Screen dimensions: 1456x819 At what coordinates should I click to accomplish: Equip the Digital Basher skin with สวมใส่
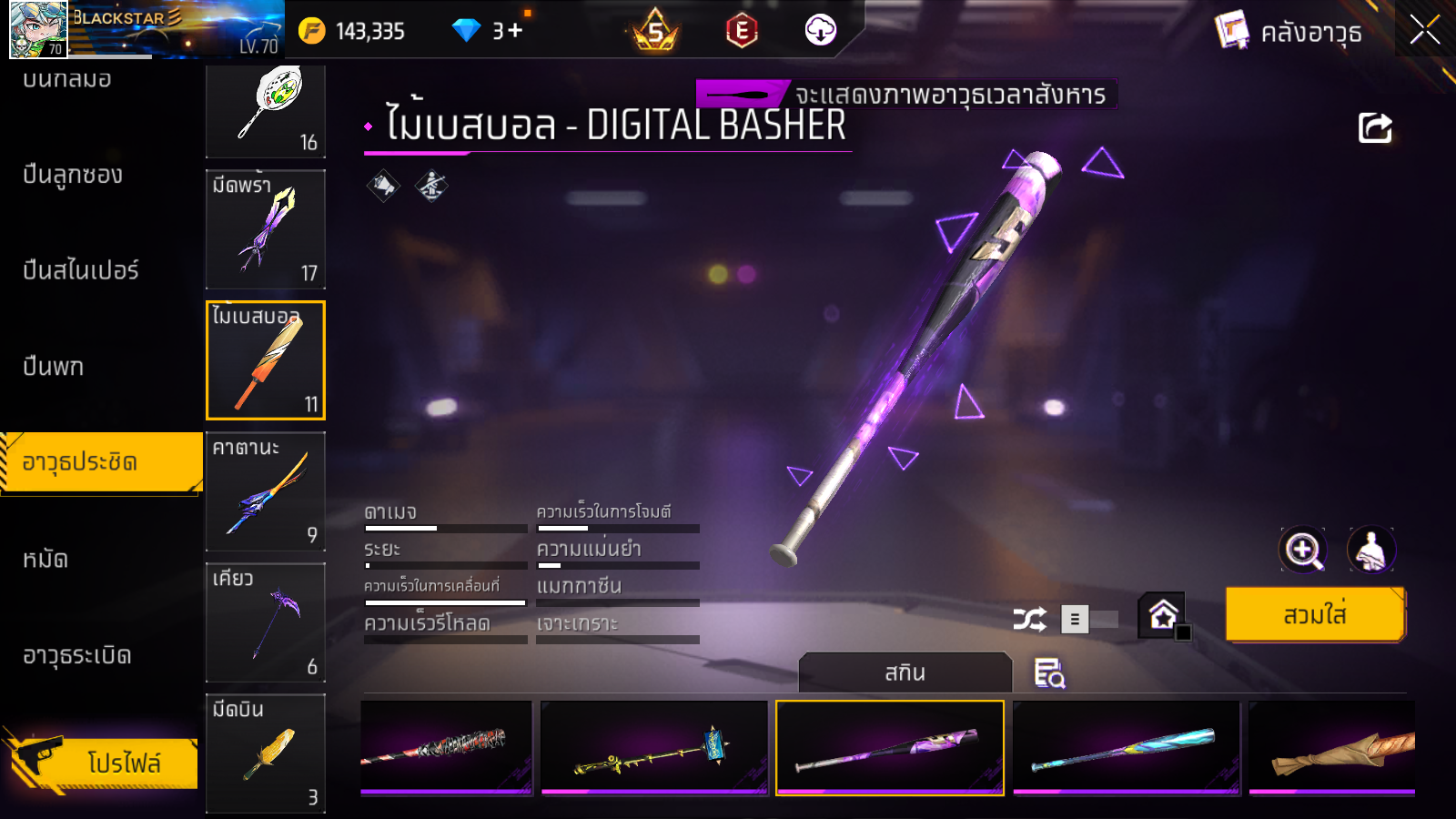click(1315, 615)
